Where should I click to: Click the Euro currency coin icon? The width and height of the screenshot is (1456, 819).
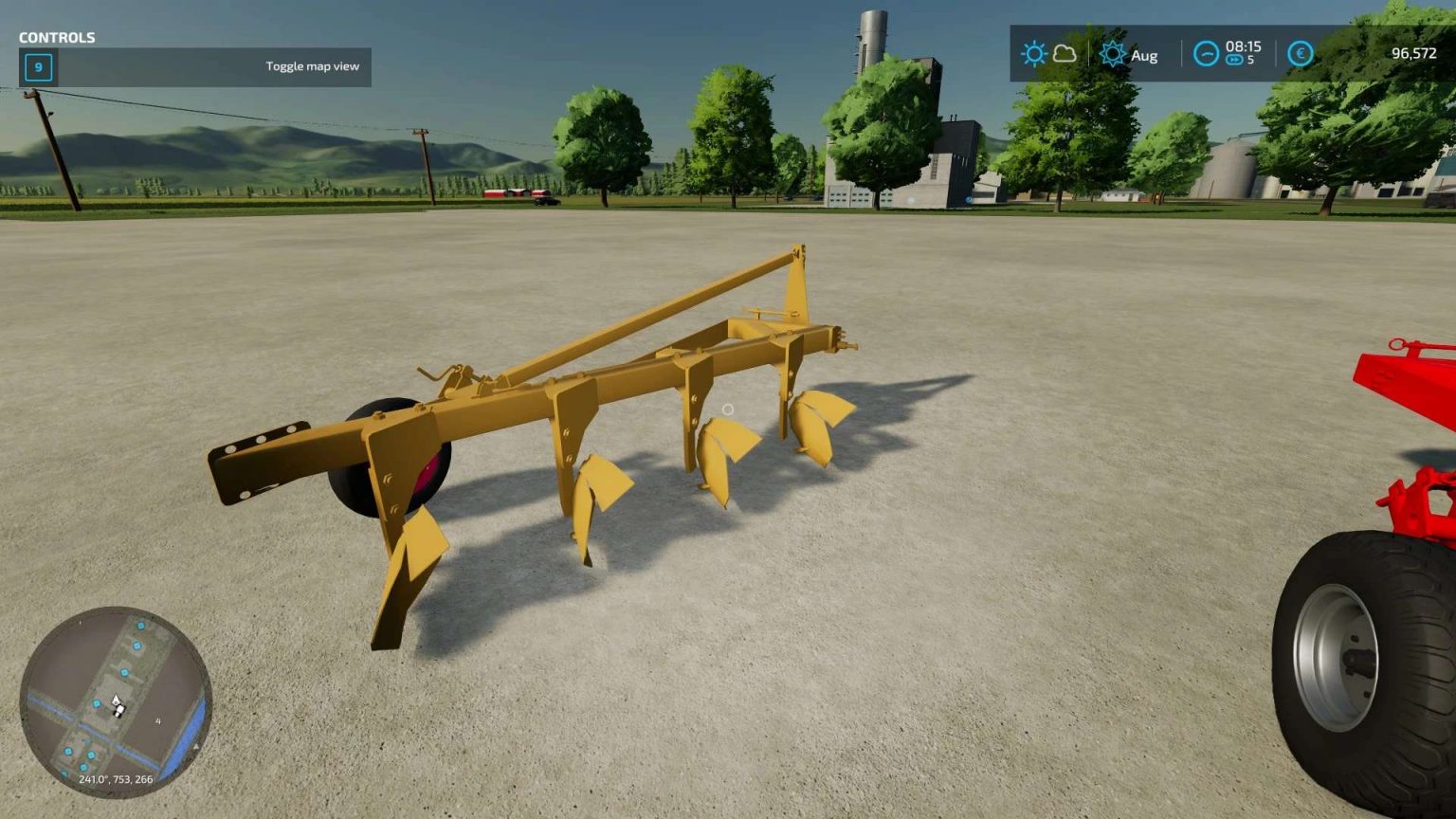(x=1300, y=55)
